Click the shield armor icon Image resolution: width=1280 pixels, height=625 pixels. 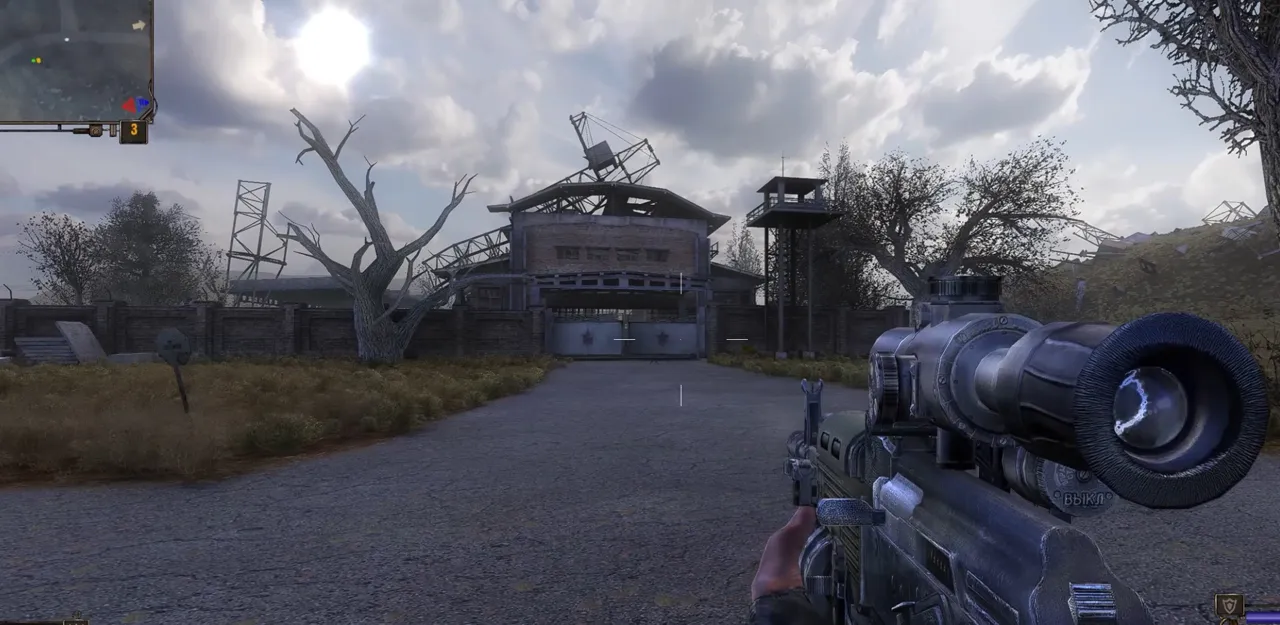click(x=1227, y=605)
